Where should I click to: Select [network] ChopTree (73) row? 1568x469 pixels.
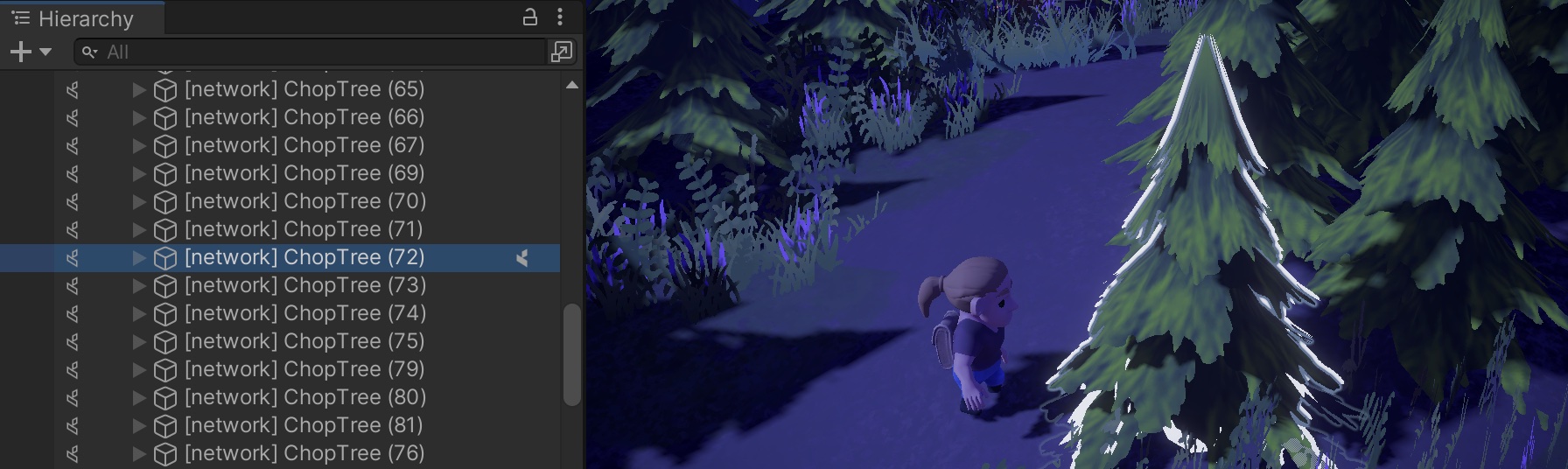(x=304, y=285)
